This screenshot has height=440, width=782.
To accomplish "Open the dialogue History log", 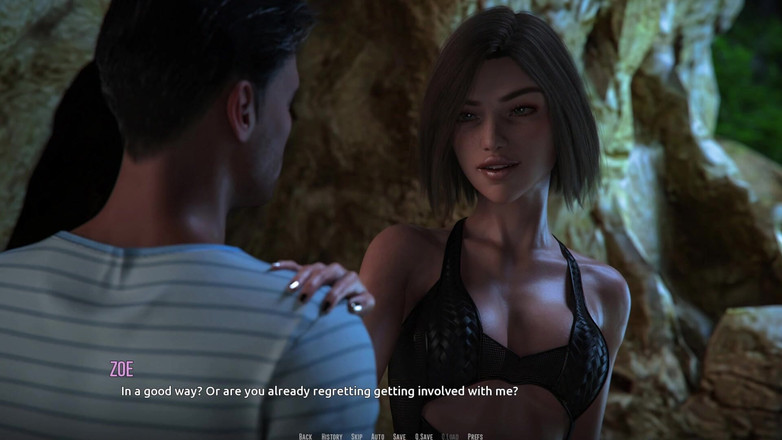I will (332, 436).
